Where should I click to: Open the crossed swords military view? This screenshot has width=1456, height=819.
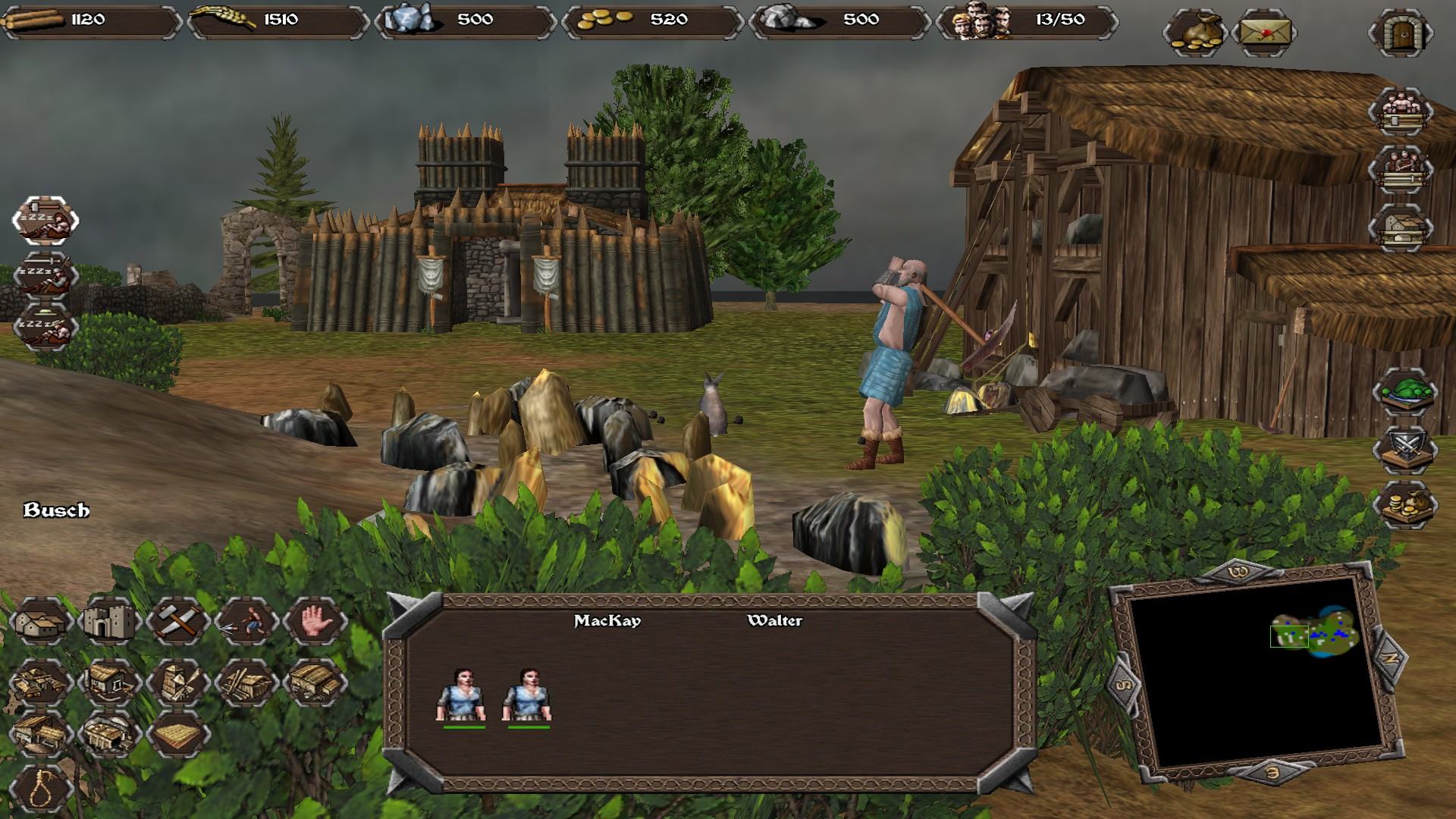pos(1404,449)
